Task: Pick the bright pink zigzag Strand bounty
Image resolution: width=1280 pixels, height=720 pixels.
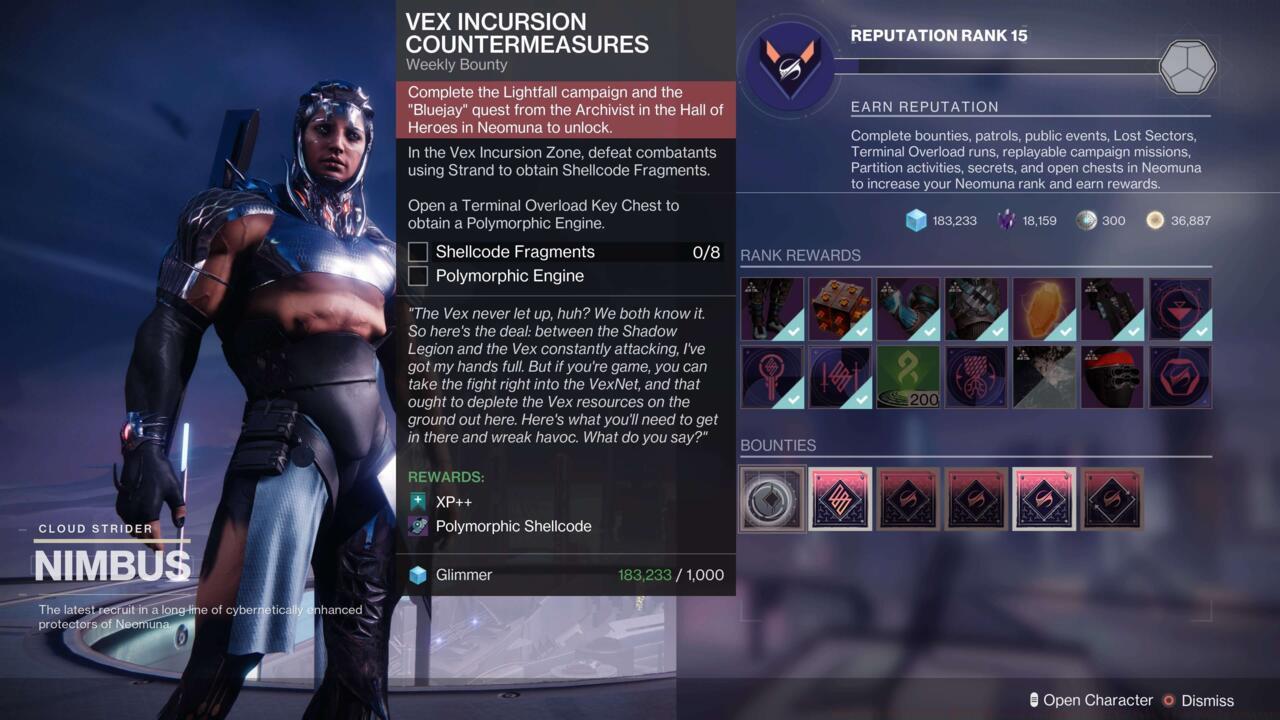Action: coord(840,498)
